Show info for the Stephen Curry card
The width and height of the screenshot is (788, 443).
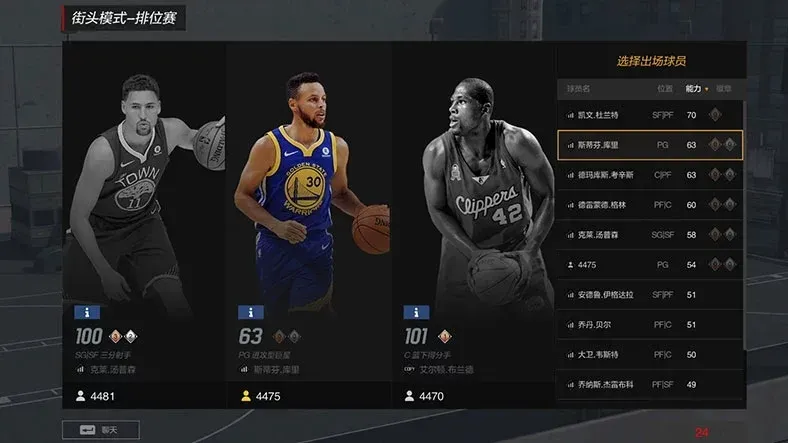point(251,312)
